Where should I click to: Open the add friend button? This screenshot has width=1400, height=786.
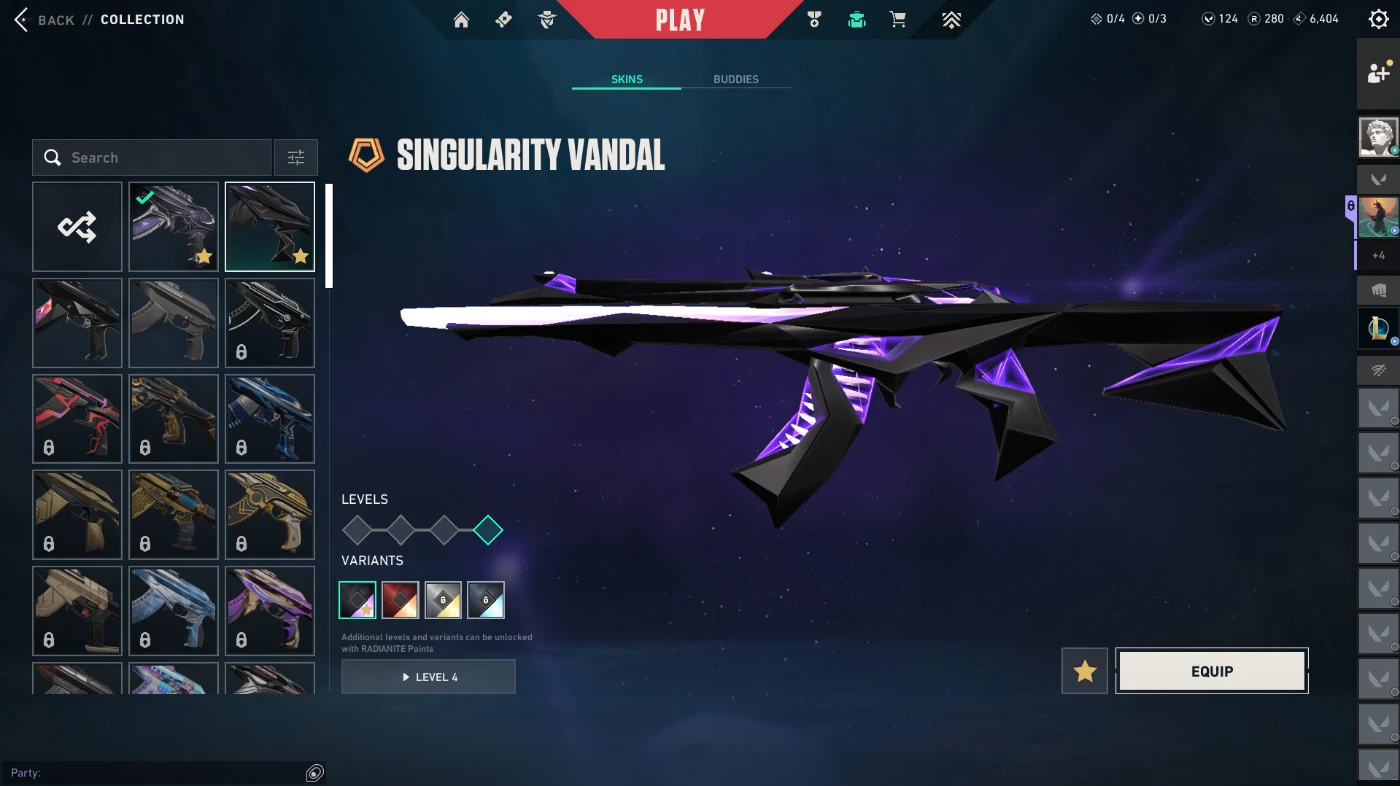tap(1378, 73)
